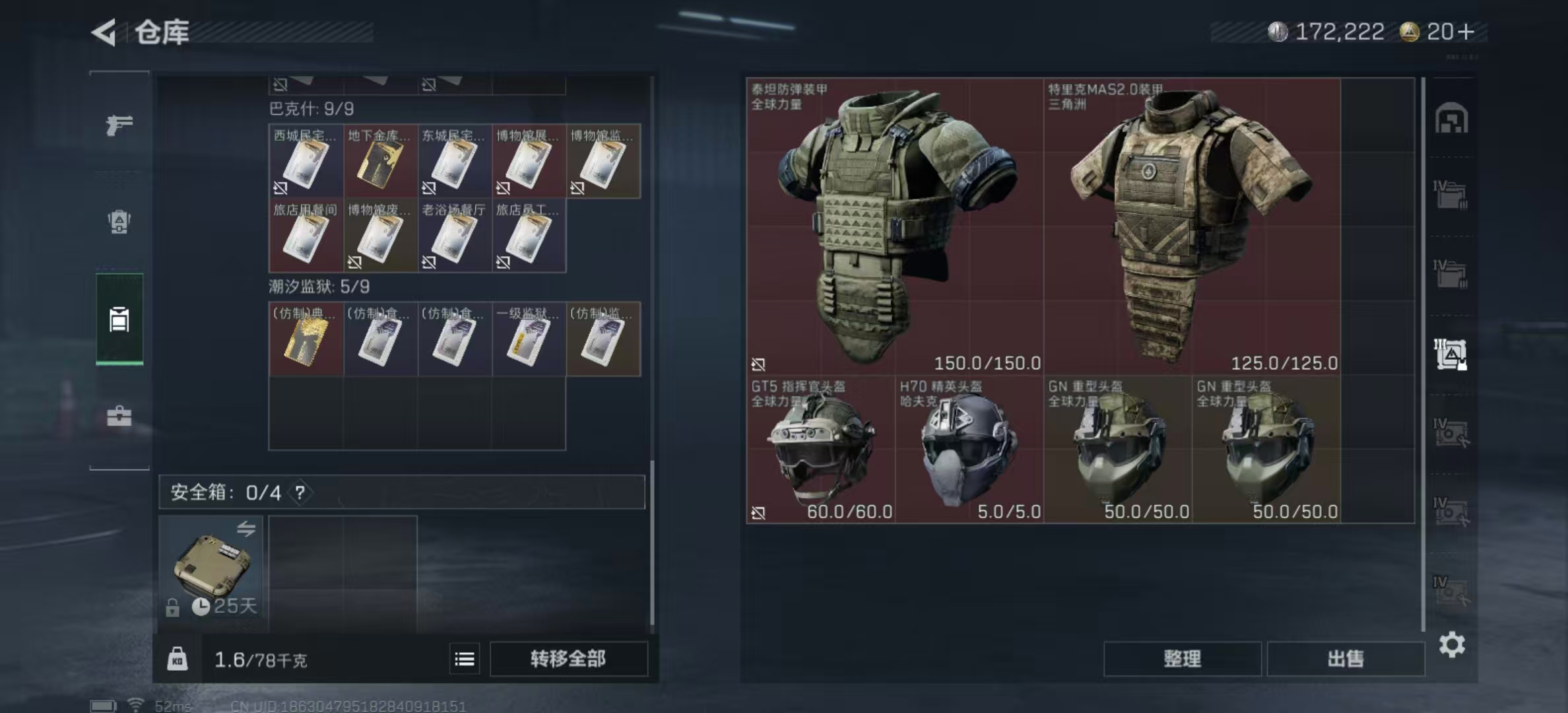Switch to the pistol weapons tab
This screenshot has height=713, width=1568.
point(119,124)
